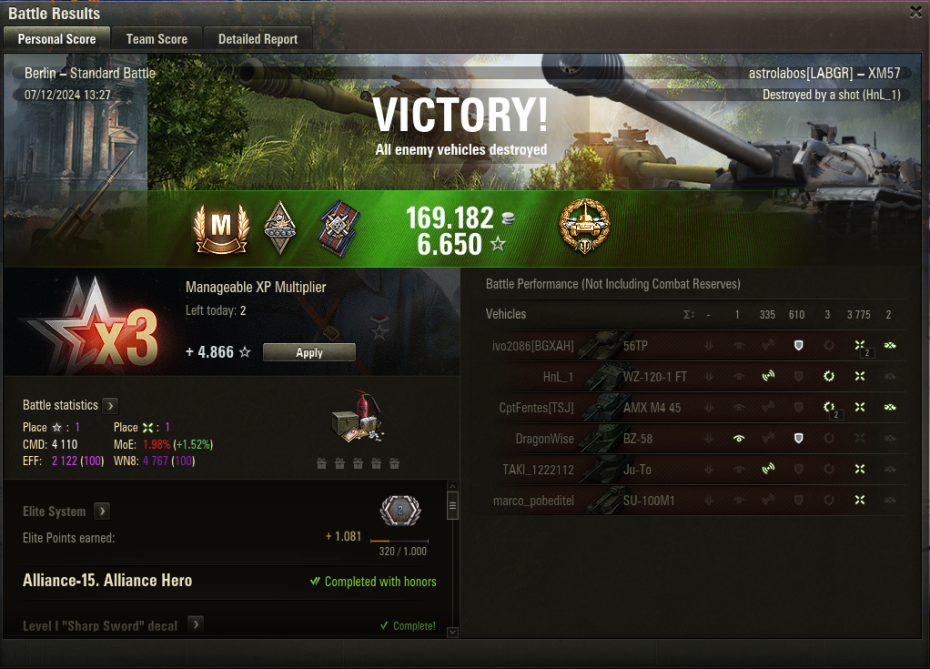The width and height of the screenshot is (930, 669).
Task: Apply the manageable XP multiplier
Action: click(x=309, y=352)
